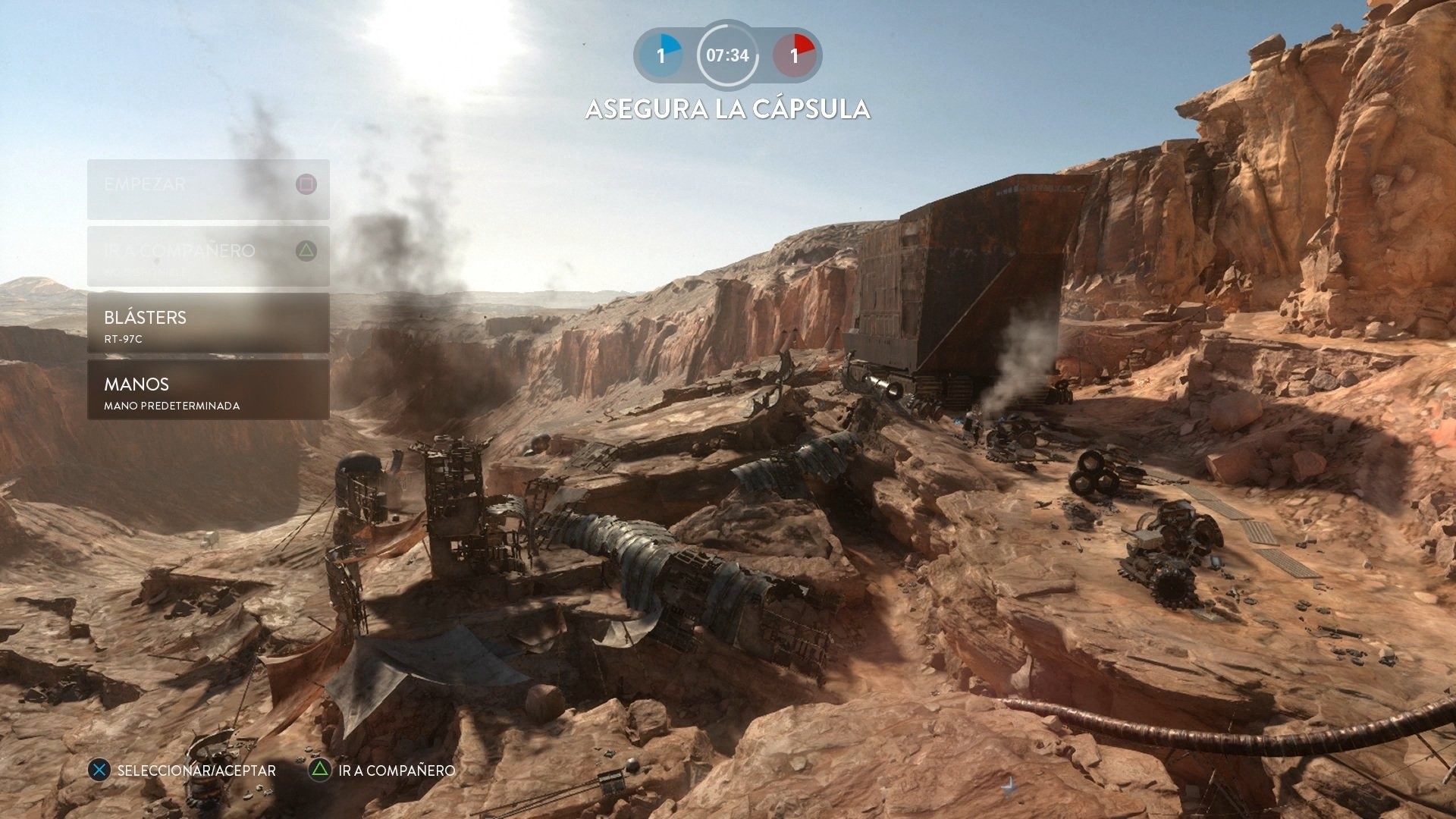Click SELECCIONAR/ACEPTAR in the bottom bar
Screen dimensions: 1456x819
194,770
